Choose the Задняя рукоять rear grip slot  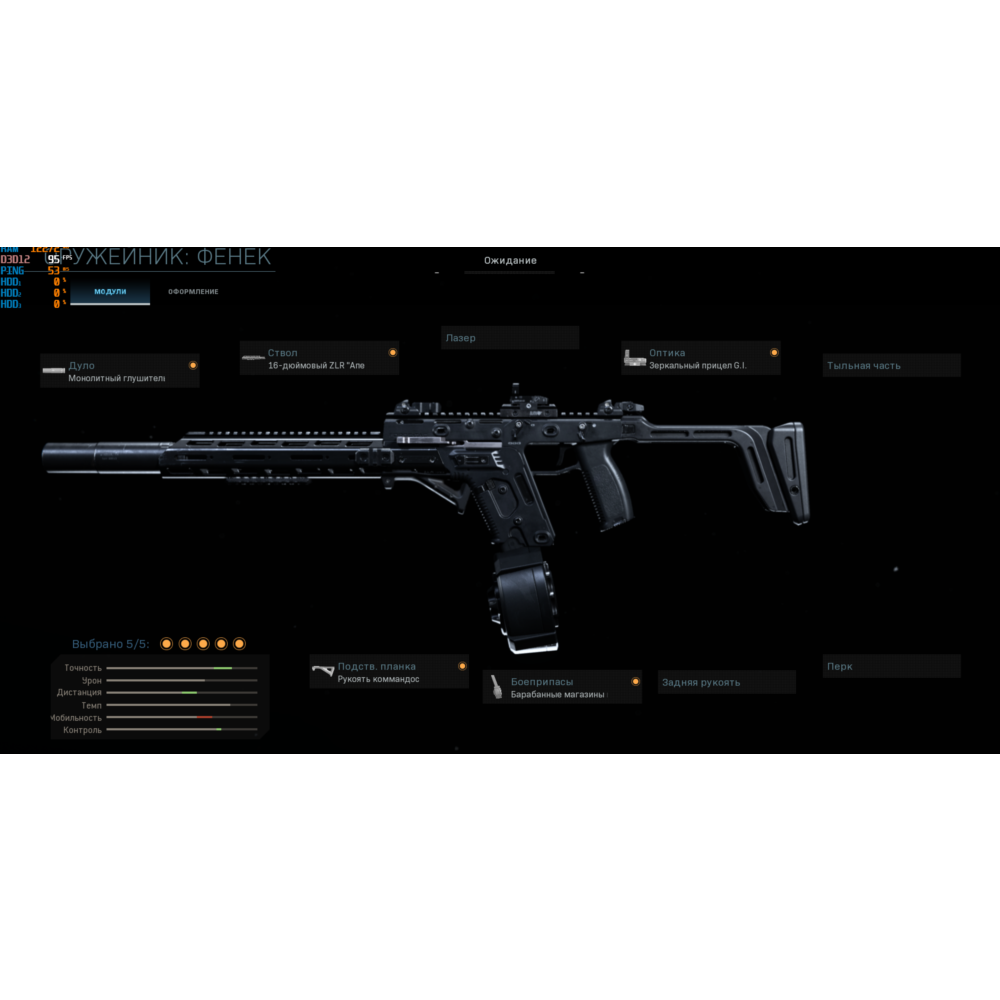click(727, 683)
